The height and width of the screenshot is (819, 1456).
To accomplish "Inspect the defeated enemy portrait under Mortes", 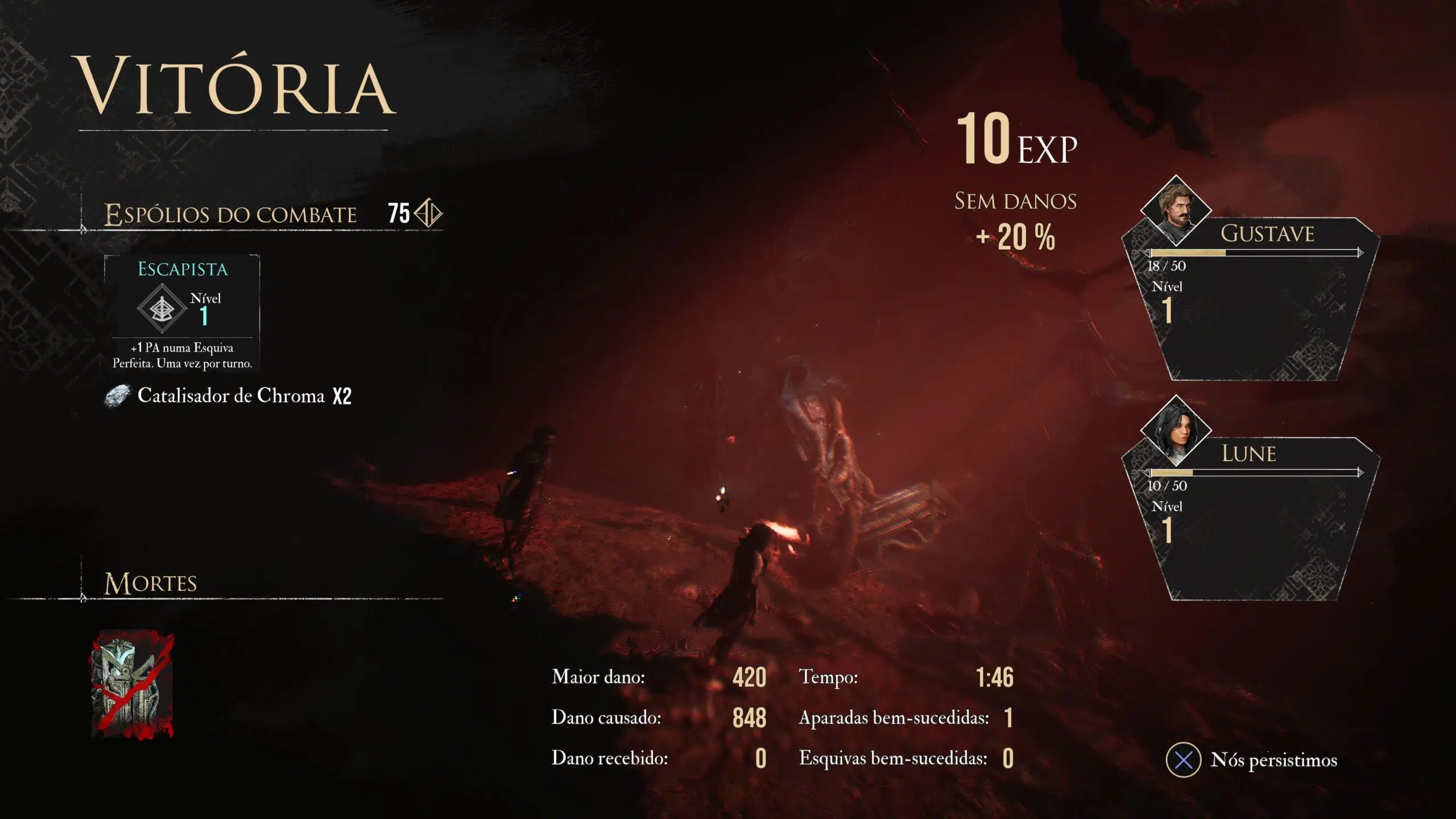I will point(133,684).
